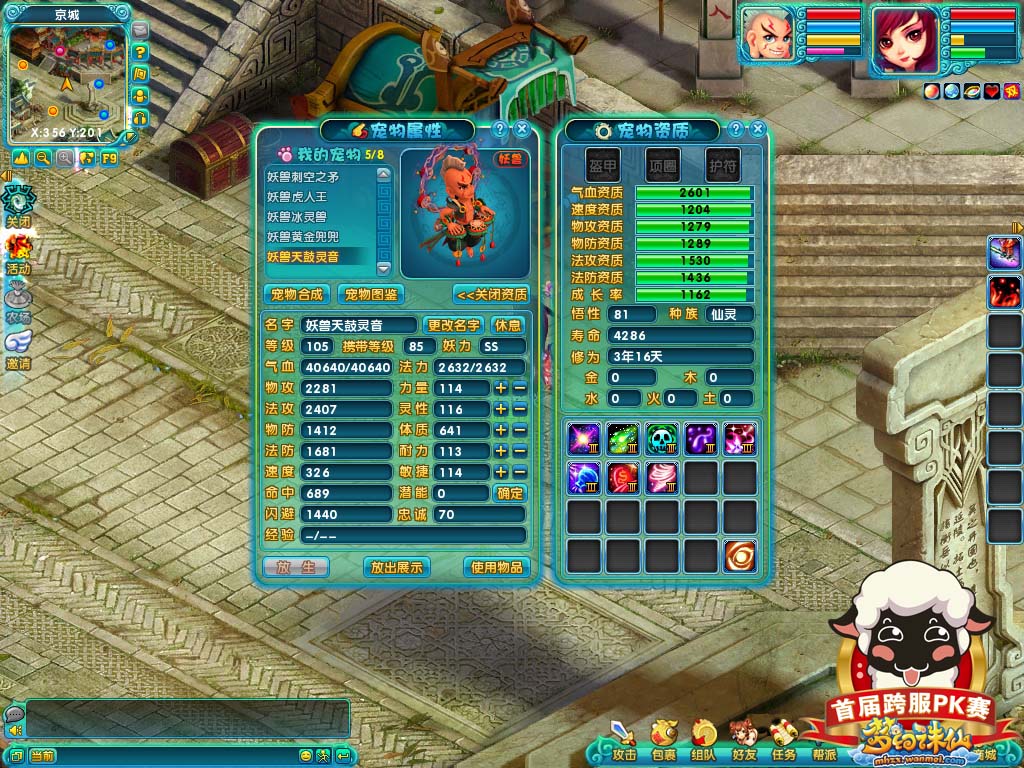This screenshot has height=768, width=1024.
Task: Confirm stat points with the 确定 button
Action: (510, 493)
